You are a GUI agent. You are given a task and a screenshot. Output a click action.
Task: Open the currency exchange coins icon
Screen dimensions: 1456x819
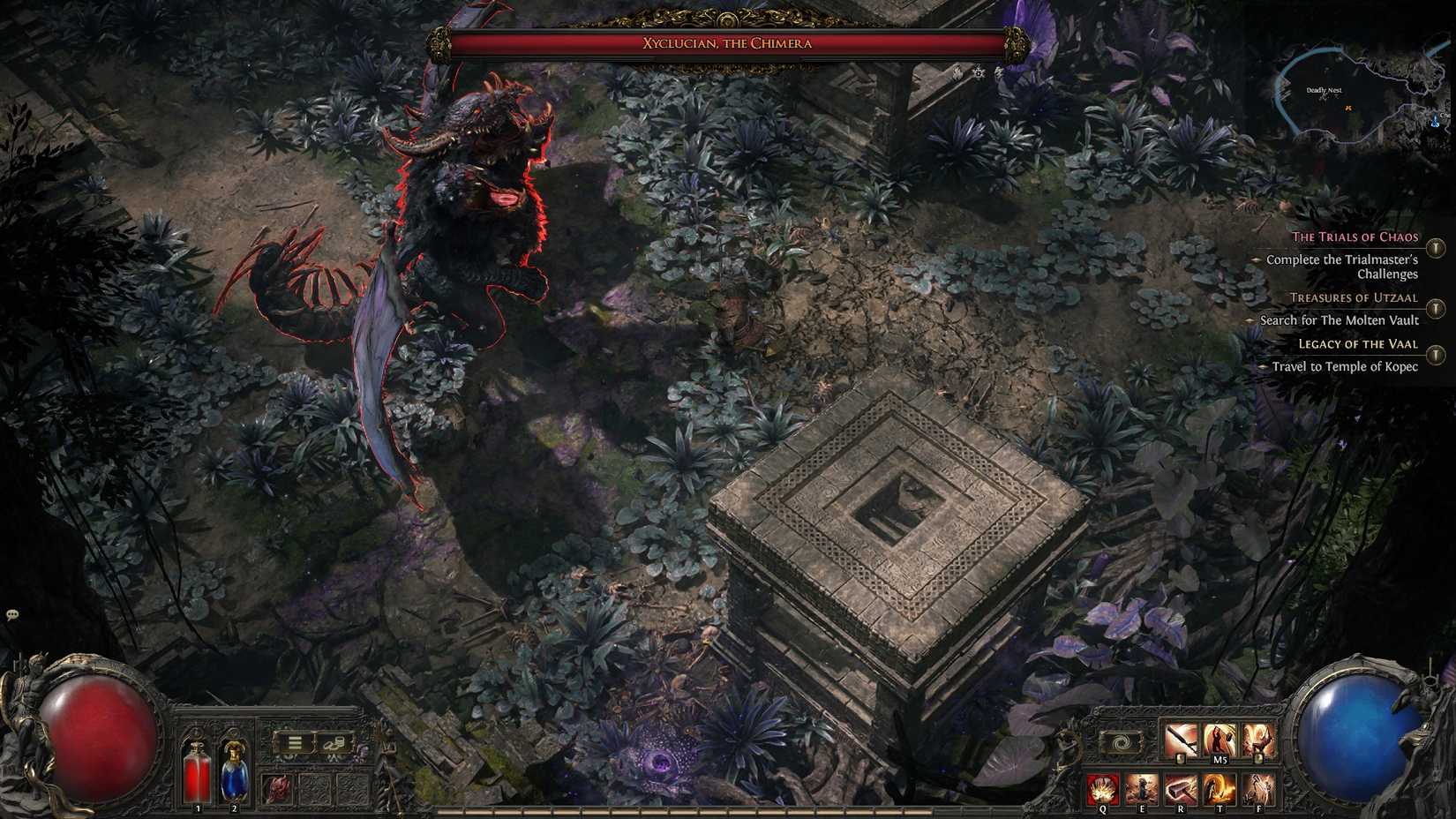tap(333, 741)
